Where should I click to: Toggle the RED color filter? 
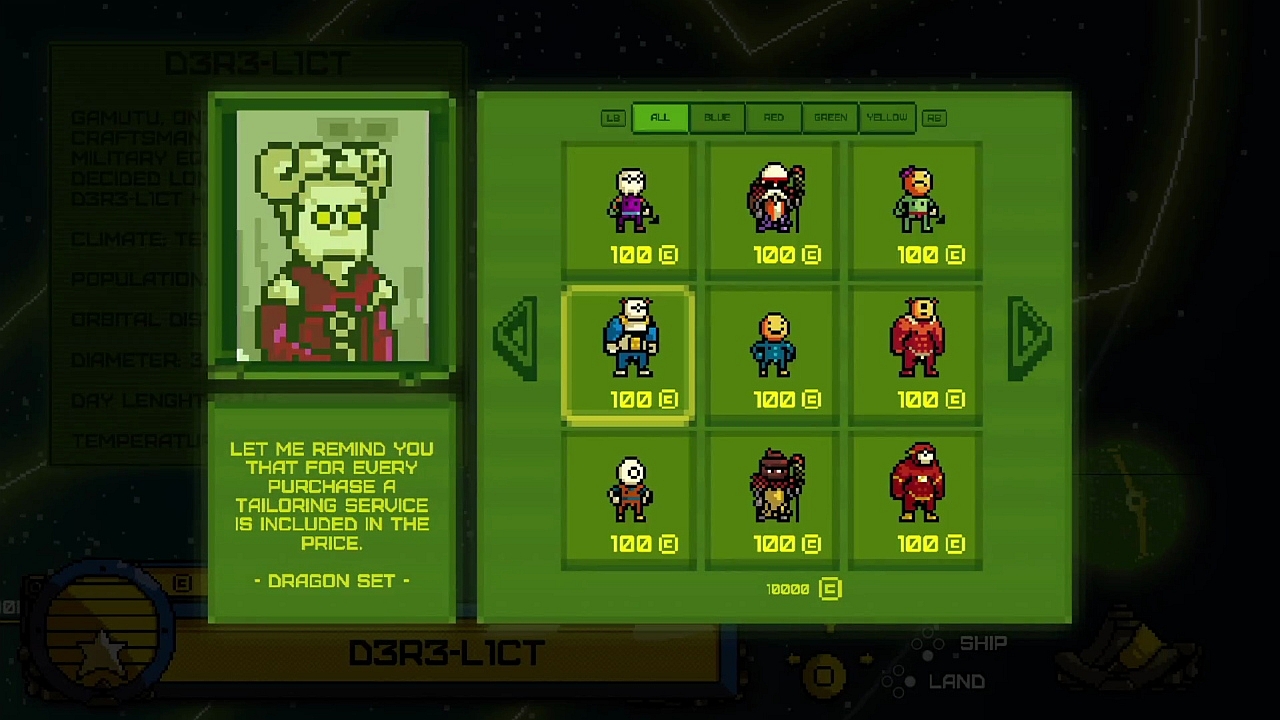point(773,117)
